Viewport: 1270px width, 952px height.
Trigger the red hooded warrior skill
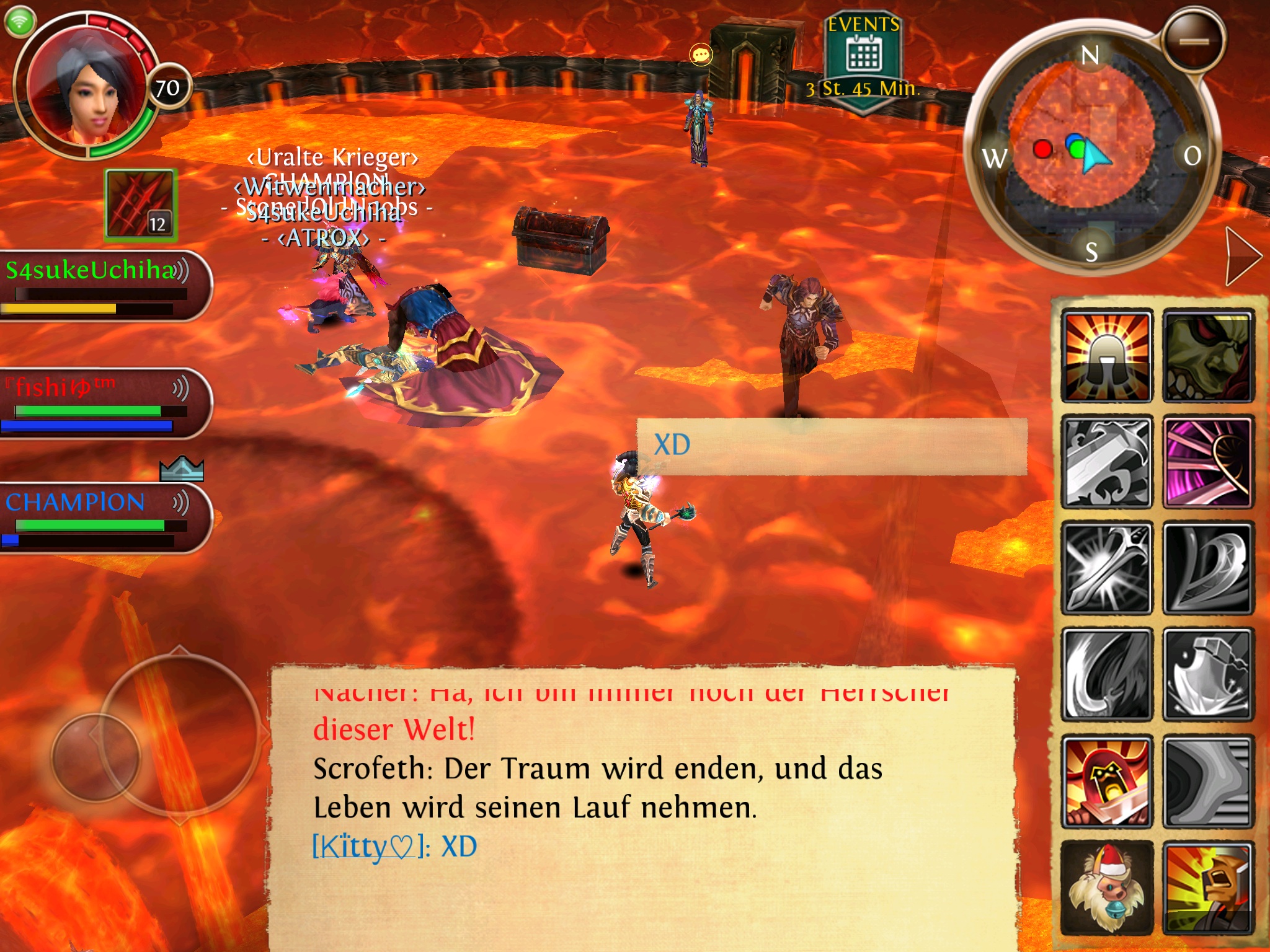[x=1107, y=781]
